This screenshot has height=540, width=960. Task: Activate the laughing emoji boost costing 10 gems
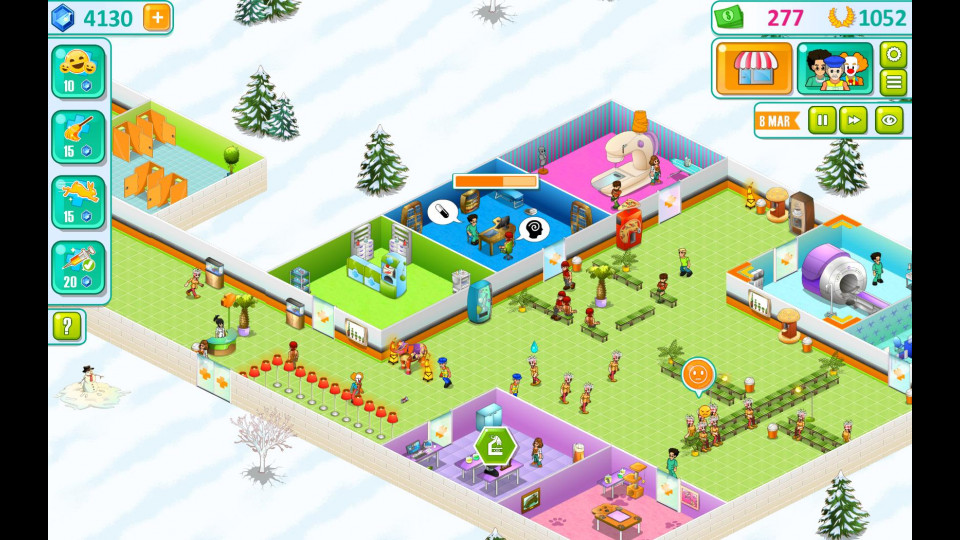(x=78, y=71)
